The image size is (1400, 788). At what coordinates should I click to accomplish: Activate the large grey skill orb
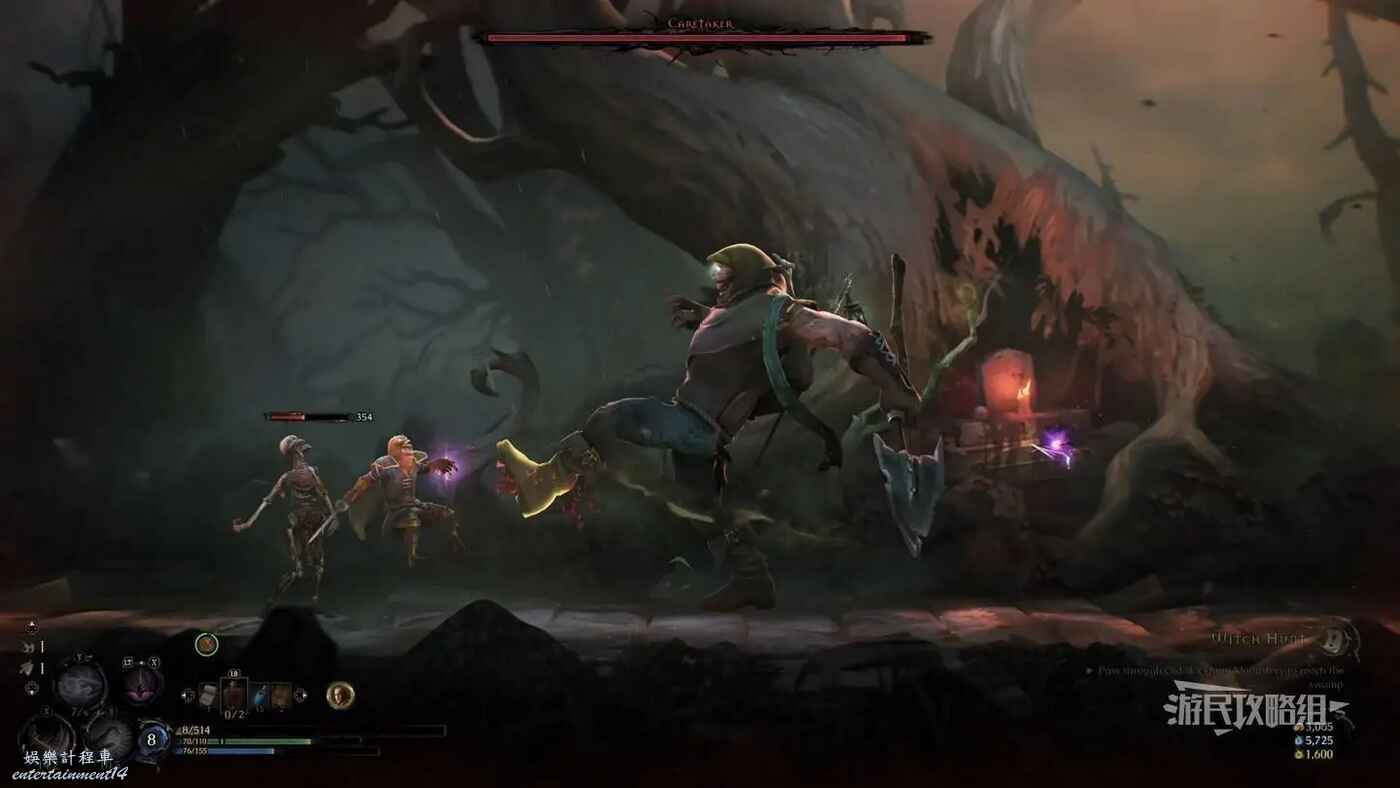click(x=80, y=685)
